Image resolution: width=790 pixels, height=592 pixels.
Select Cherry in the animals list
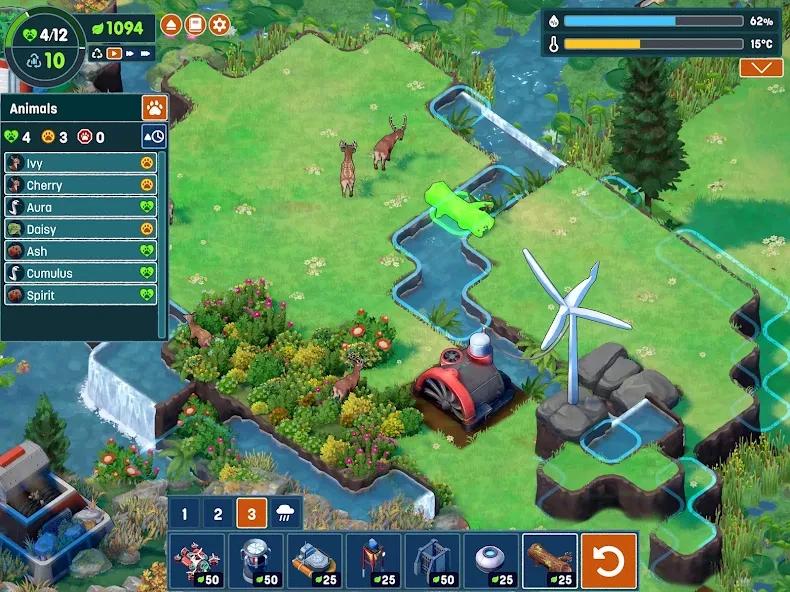click(x=80, y=185)
